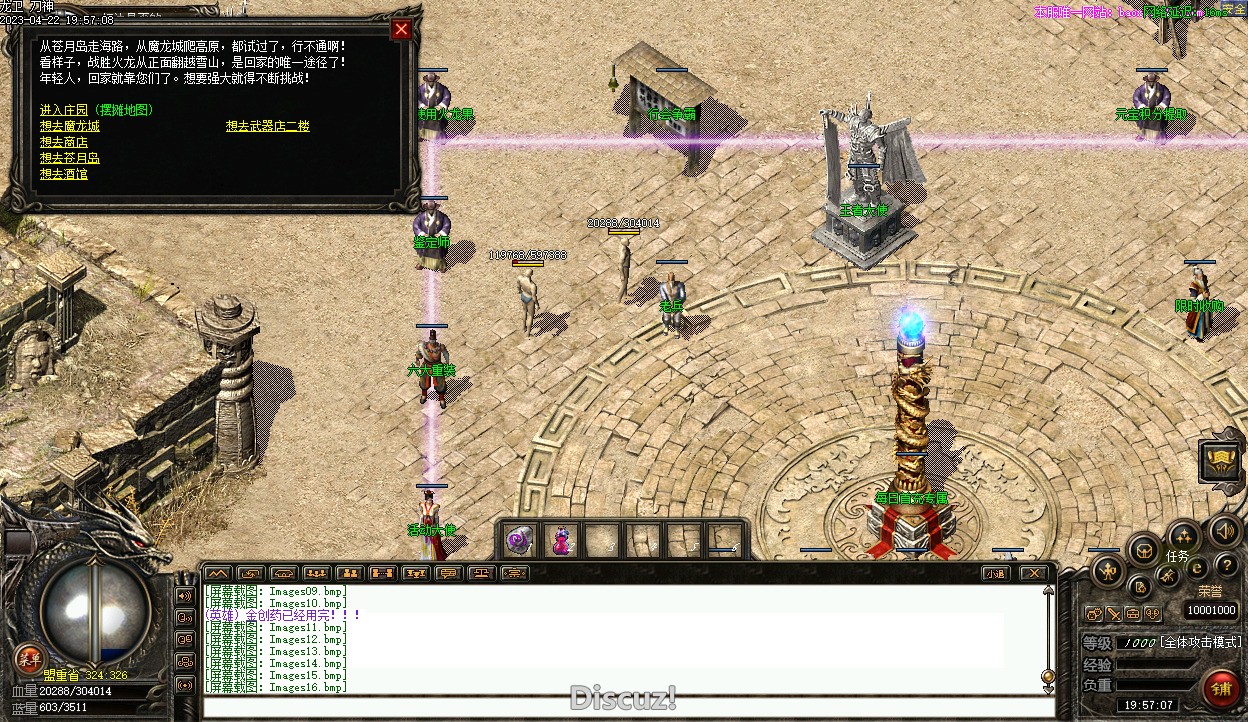The width and height of the screenshot is (1248, 722).
Task: Use the pink potion hotbar slot
Action: (x=561, y=540)
